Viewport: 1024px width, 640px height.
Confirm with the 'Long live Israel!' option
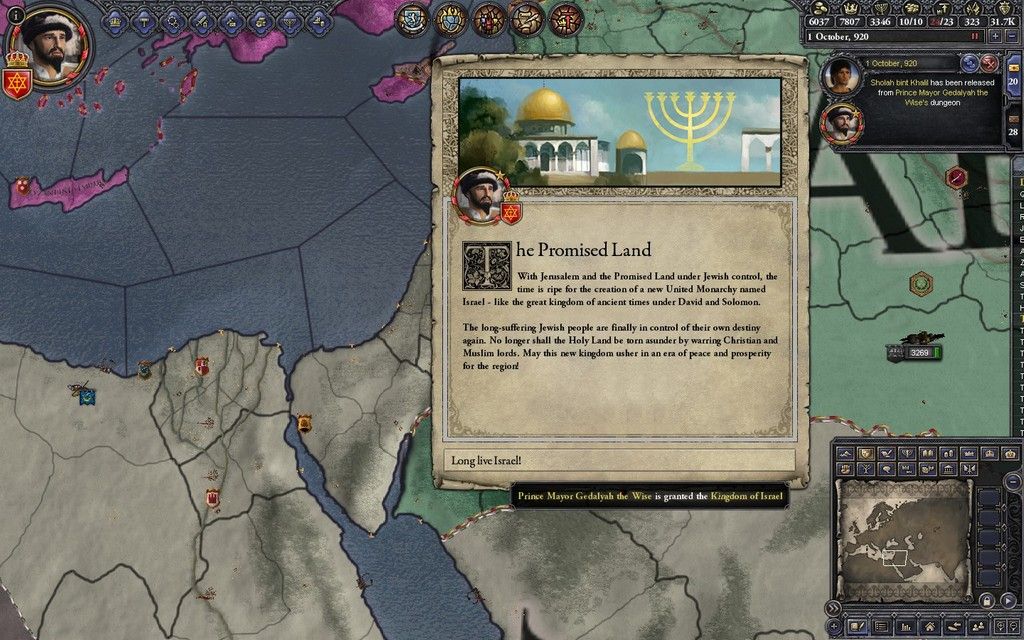tap(618, 461)
